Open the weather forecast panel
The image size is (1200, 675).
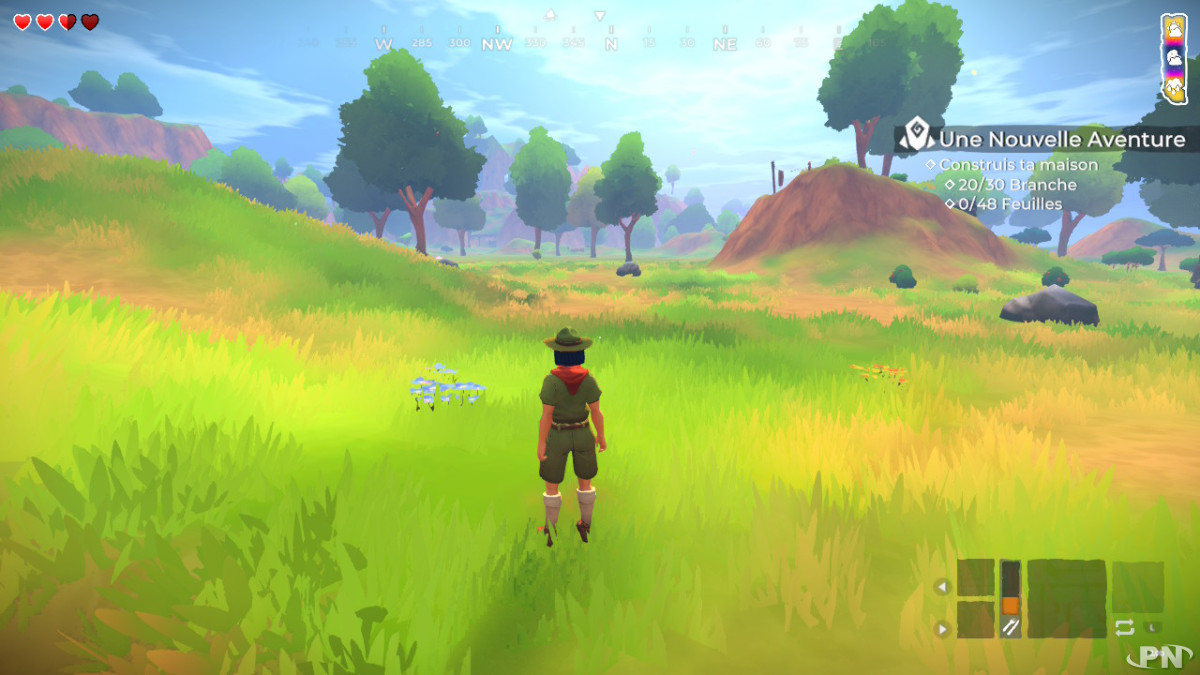(x=1173, y=58)
